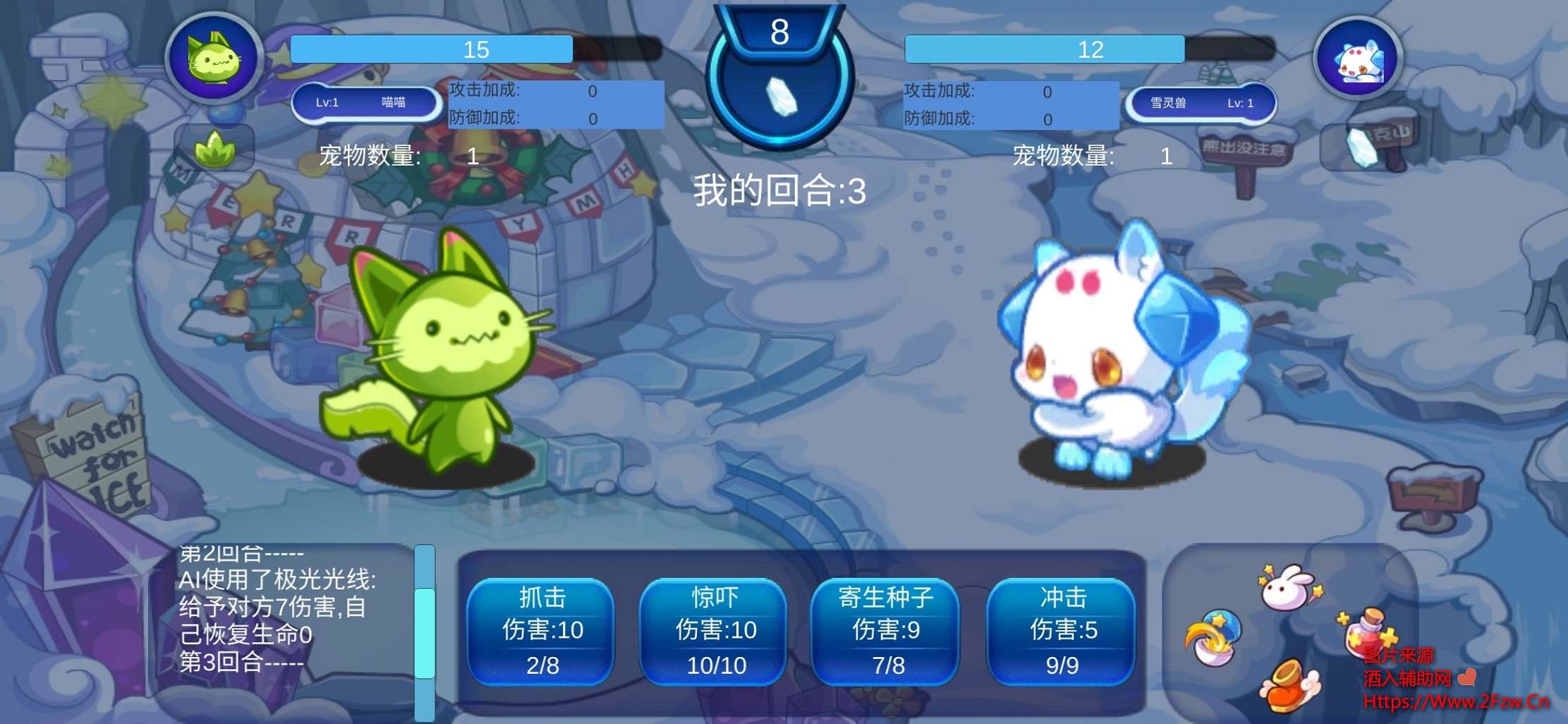Select the 冲击 move
The image size is (1568, 724).
[1062, 631]
